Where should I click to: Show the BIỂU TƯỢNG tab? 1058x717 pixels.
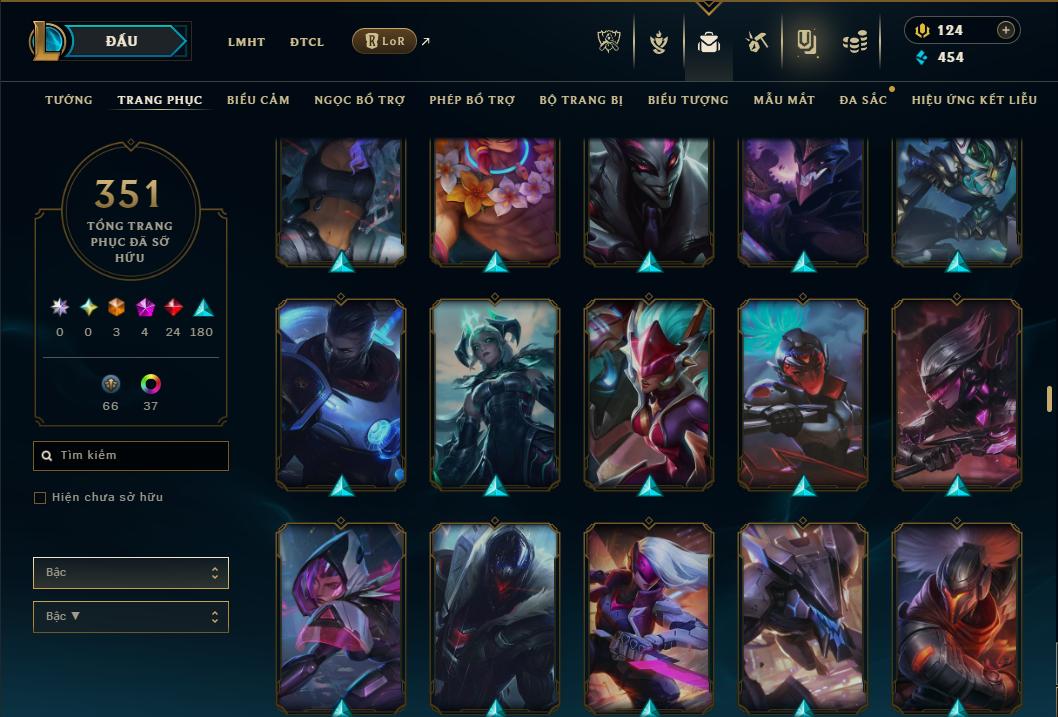click(688, 100)
